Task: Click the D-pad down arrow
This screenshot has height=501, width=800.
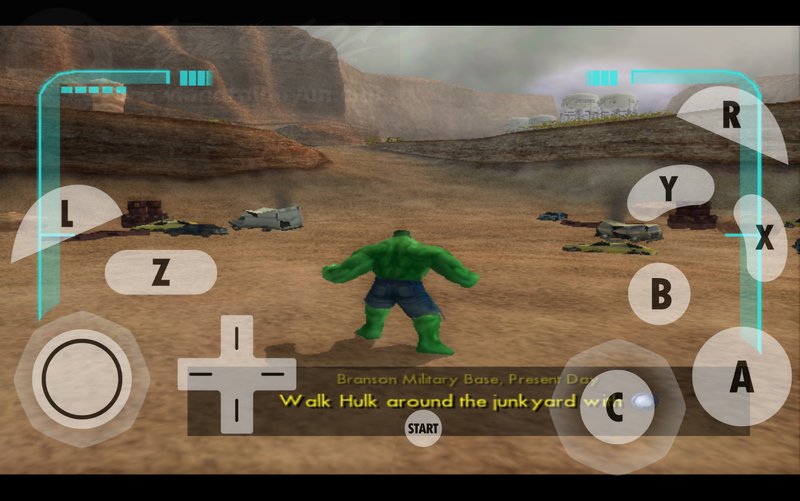Action: (237, 408)
